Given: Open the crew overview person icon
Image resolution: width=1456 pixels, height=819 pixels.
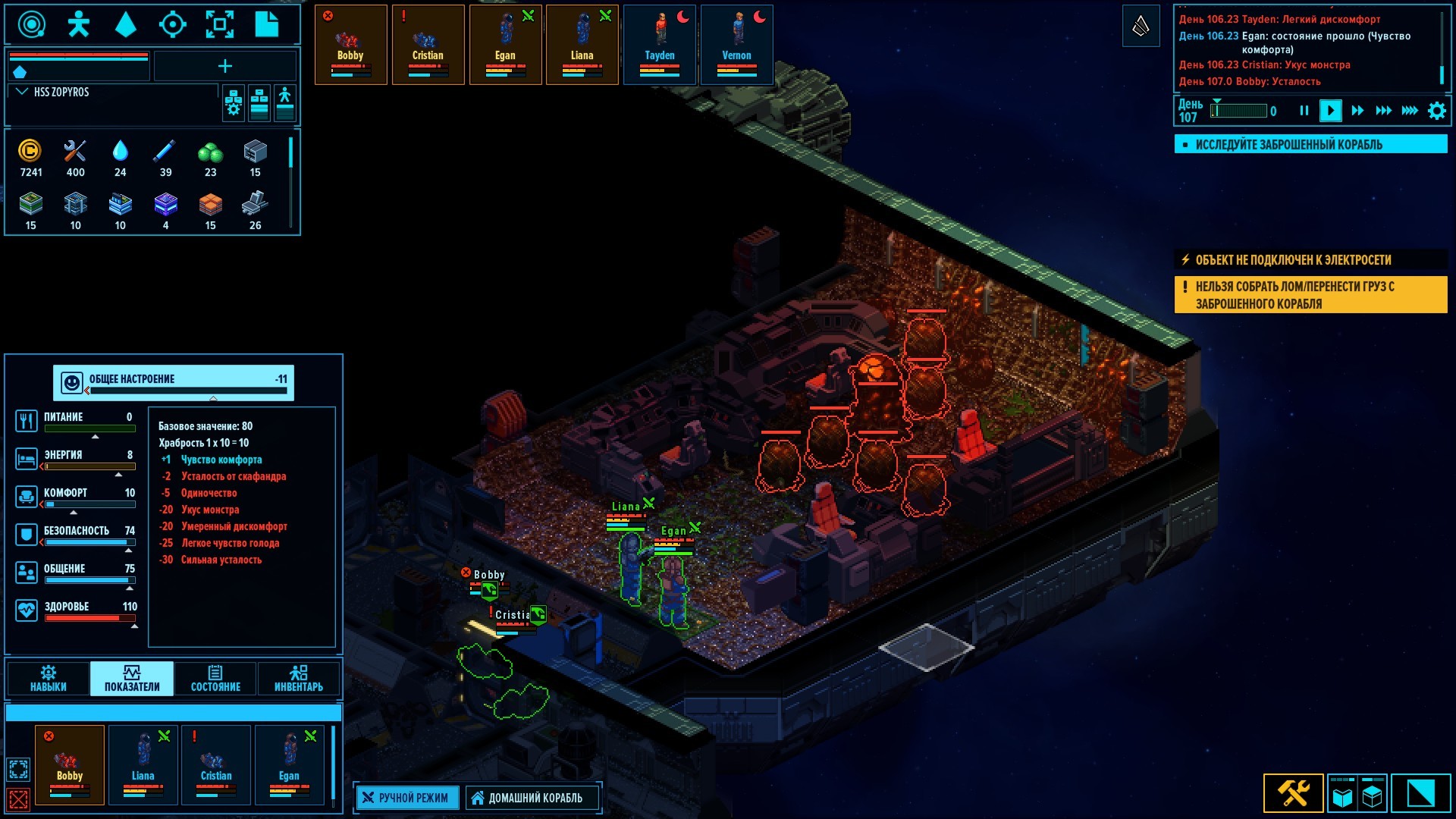Looking at the screenshot, I should (78, 24).
